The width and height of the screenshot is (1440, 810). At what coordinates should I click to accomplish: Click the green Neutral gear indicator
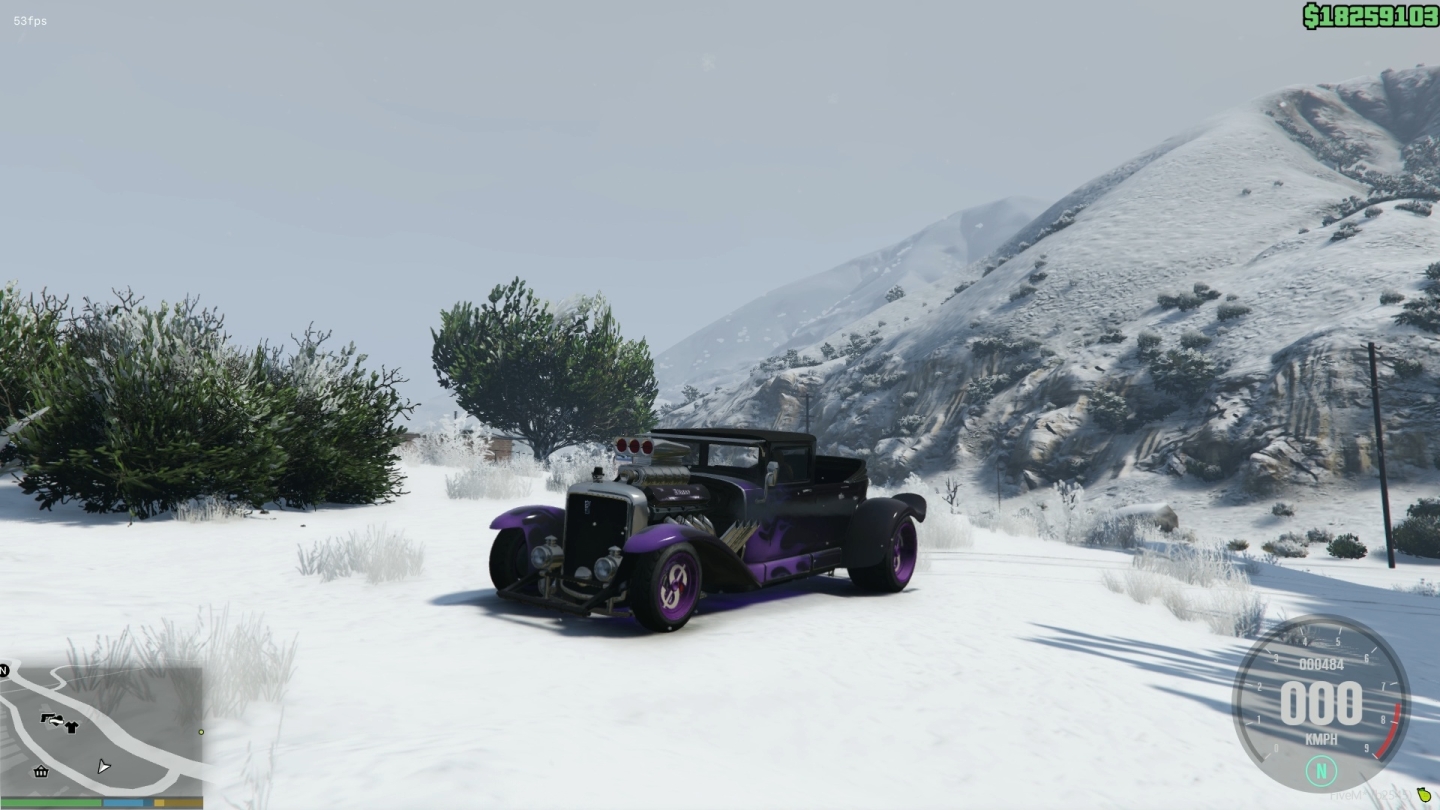click(x=1321, y=770)
